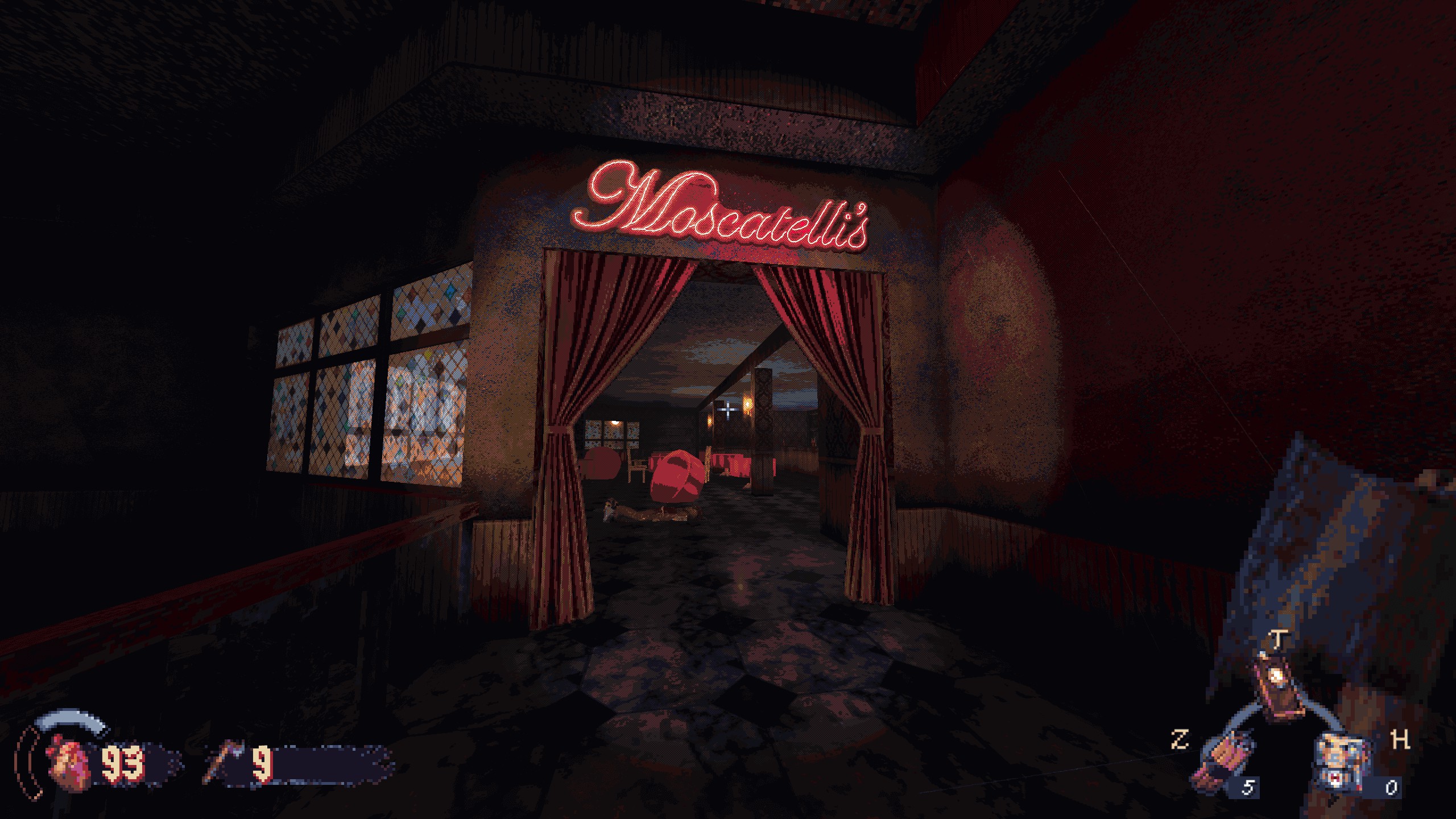Click the Z keybind label

click(1181, 740)
